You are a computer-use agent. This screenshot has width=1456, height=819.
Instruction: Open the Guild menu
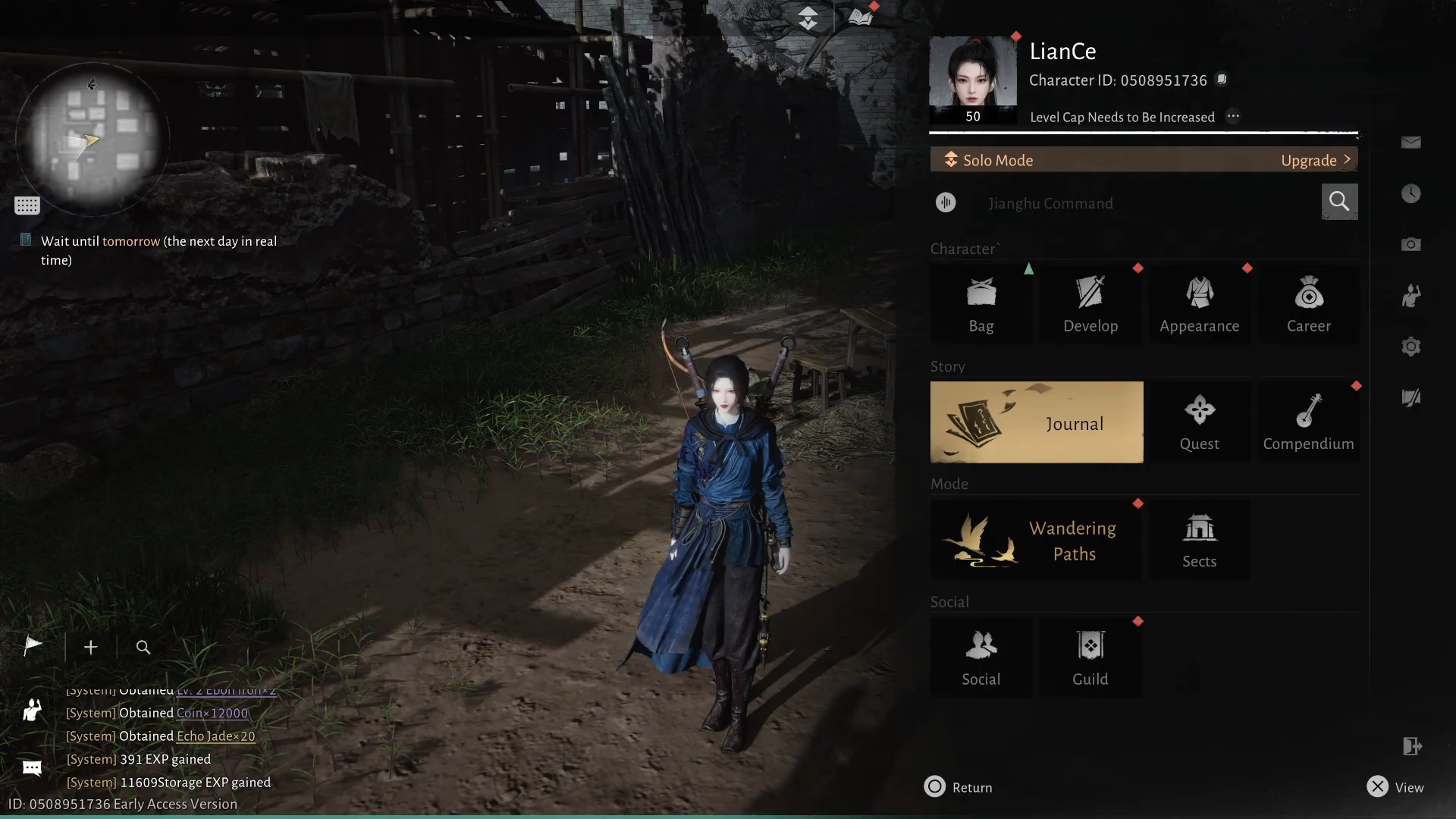point(1090,658)
